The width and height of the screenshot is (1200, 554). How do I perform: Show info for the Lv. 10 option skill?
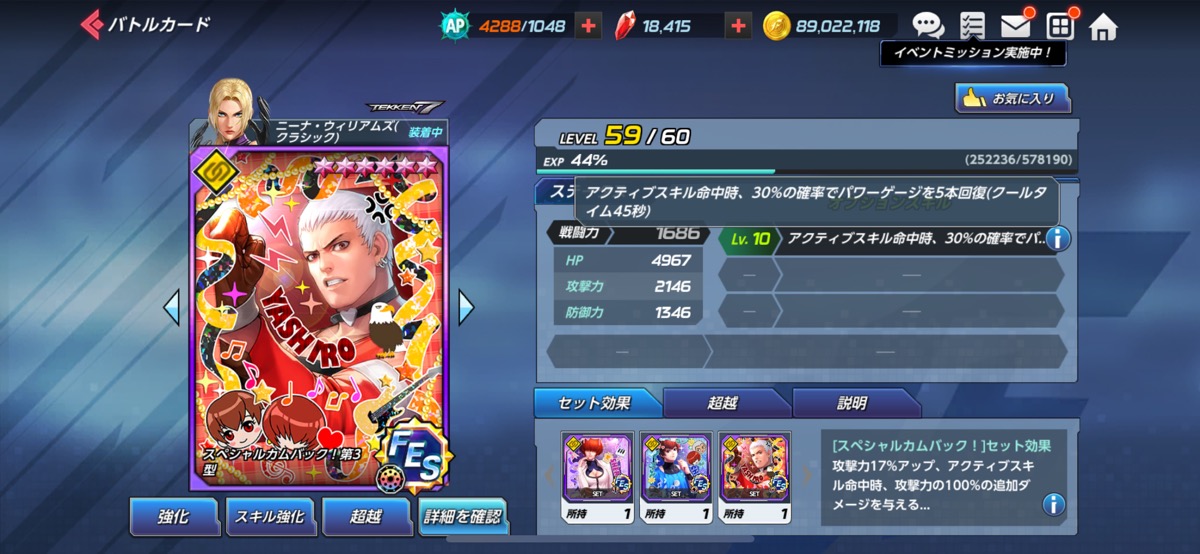pyautogui.click(x=1057, y=238)
